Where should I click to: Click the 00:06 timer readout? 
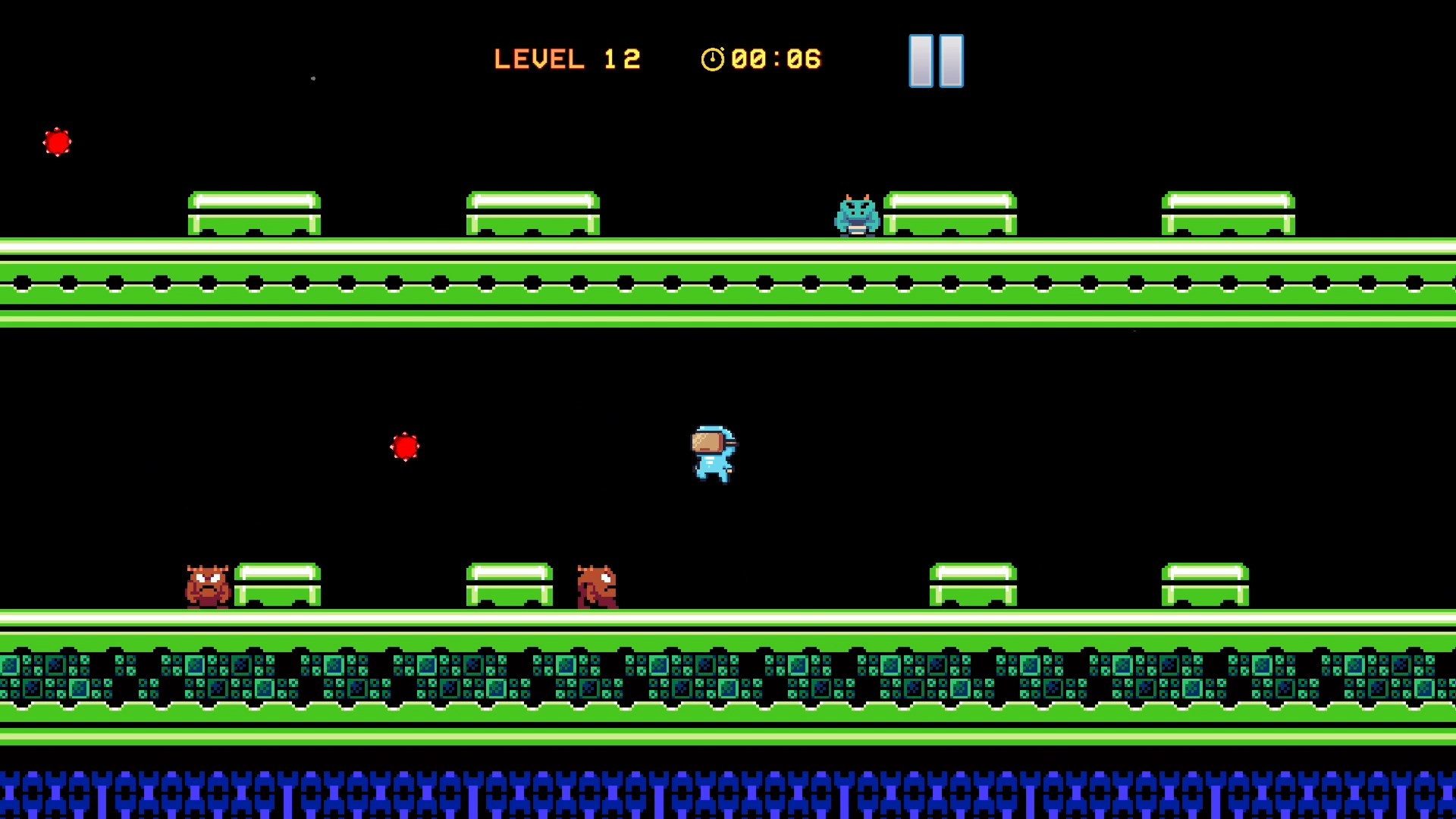pyautogui.click(x=775, y=59)
